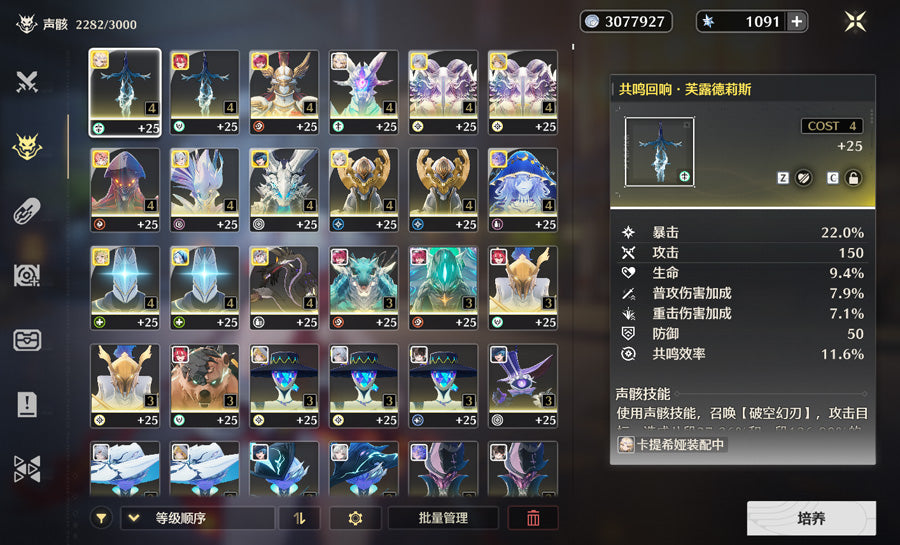Open the yellow funnel filter

pos(101,518)
